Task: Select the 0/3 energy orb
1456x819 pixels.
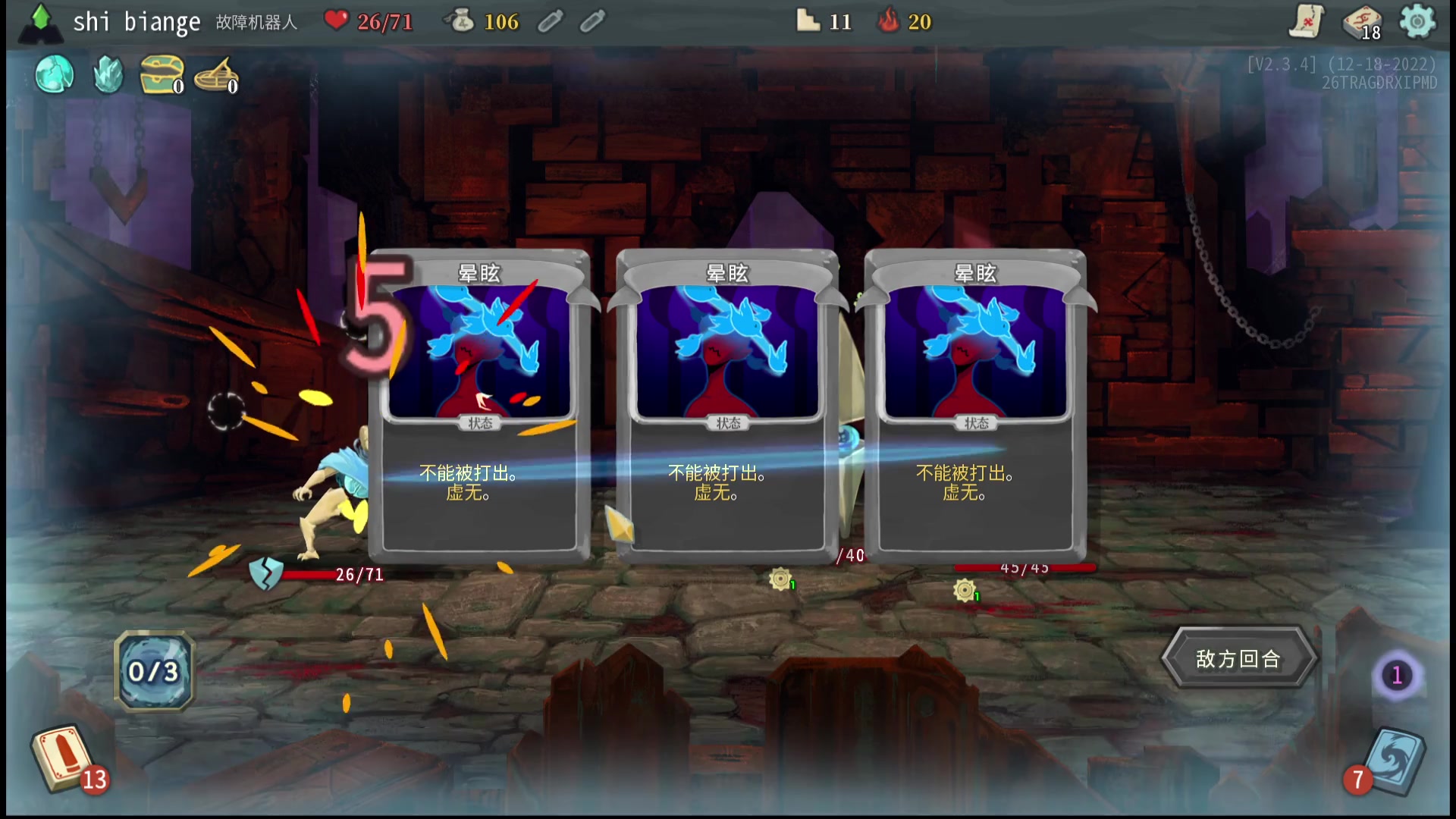Action: 154,671
